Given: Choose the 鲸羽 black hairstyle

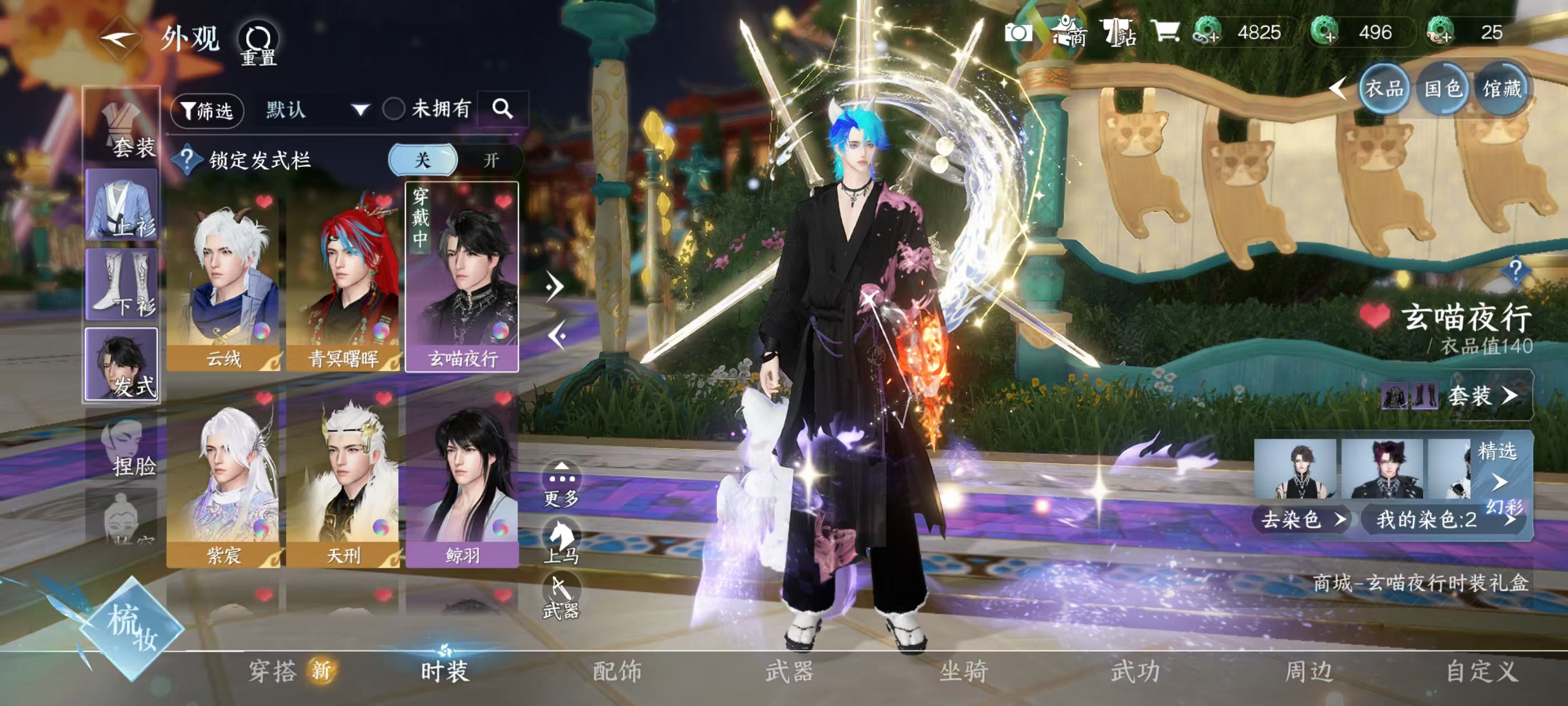Looking at the screenshot, I should (462, 478).
